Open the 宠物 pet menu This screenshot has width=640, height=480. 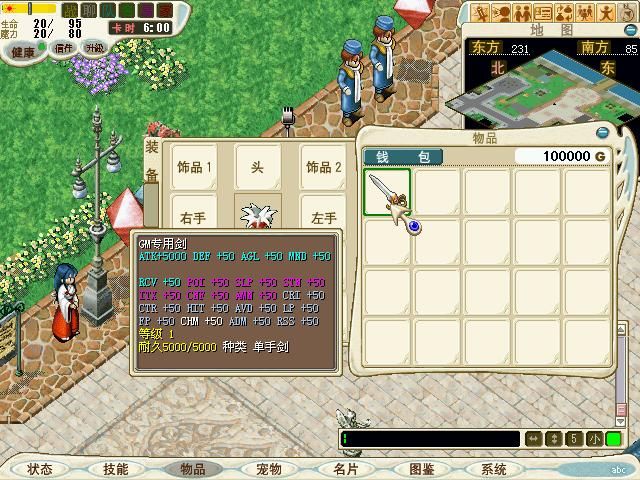pyautogui.click(x=268, y=468)
